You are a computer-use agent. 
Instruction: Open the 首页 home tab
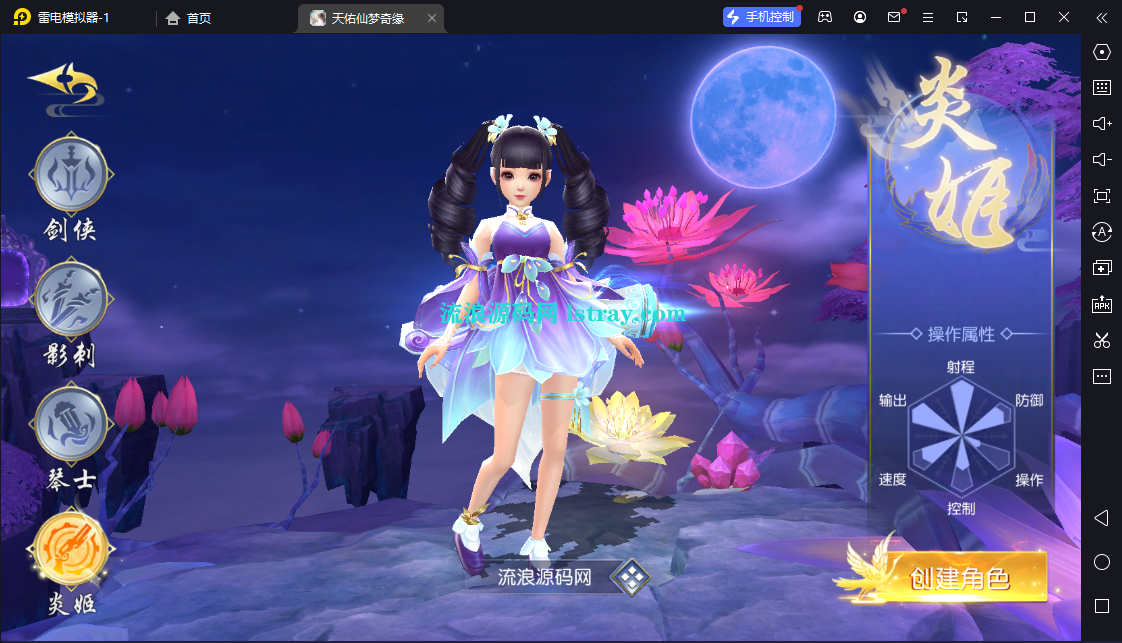[188, 18]
